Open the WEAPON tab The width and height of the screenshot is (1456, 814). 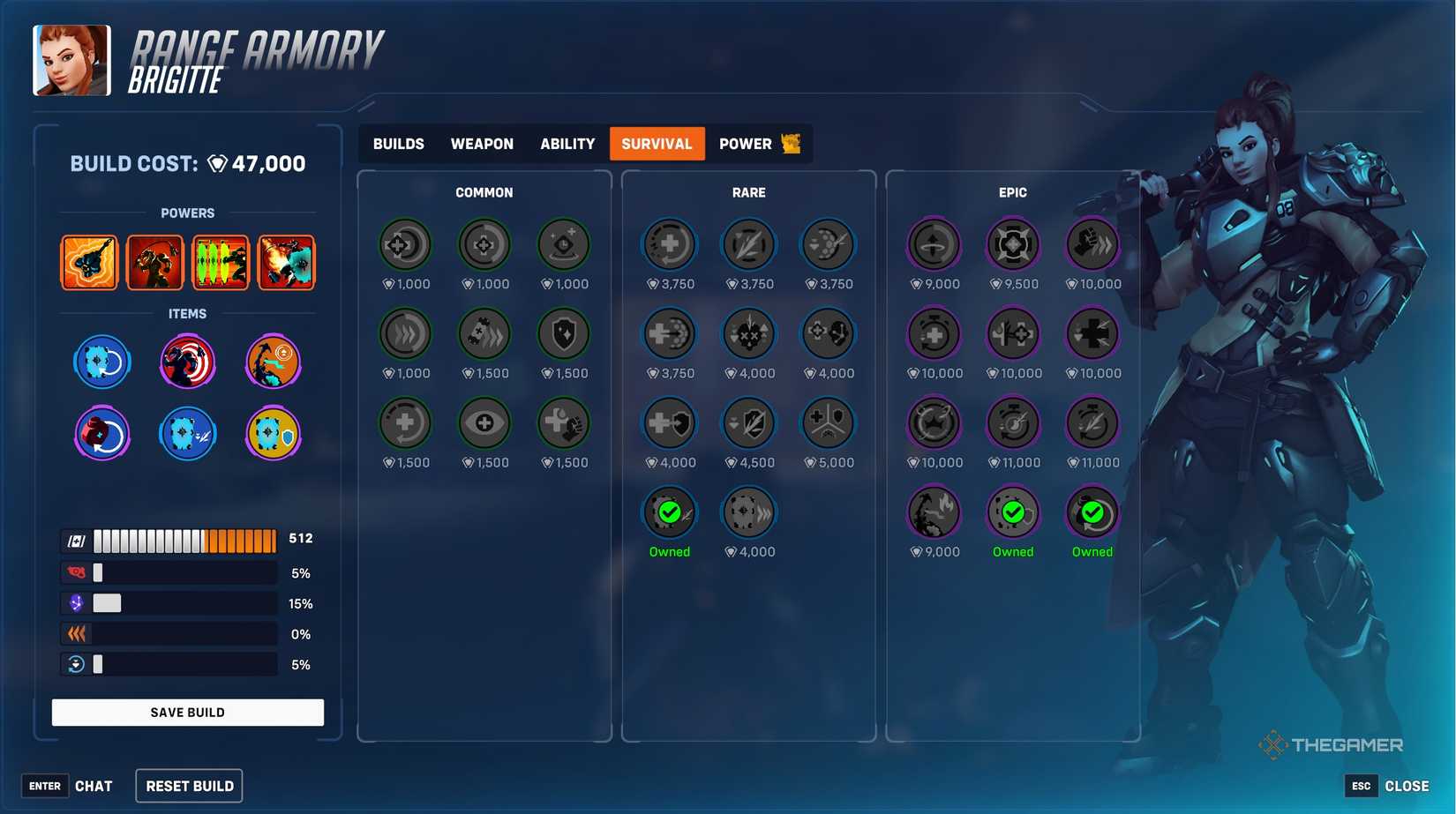(482, 143)
